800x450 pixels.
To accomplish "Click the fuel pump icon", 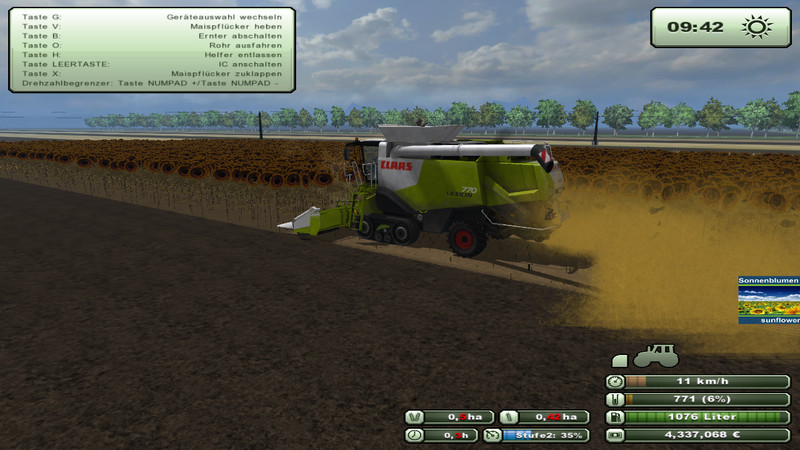I will point(615,417).
